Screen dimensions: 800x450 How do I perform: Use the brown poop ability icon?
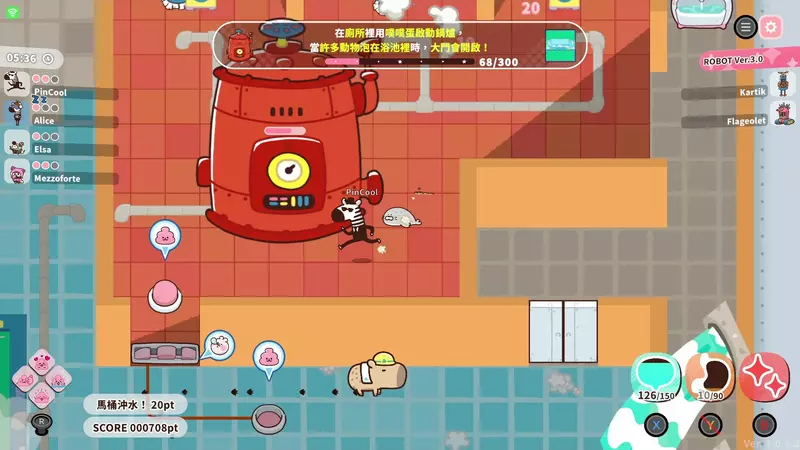pyautogui.click(x=711, y=376)
